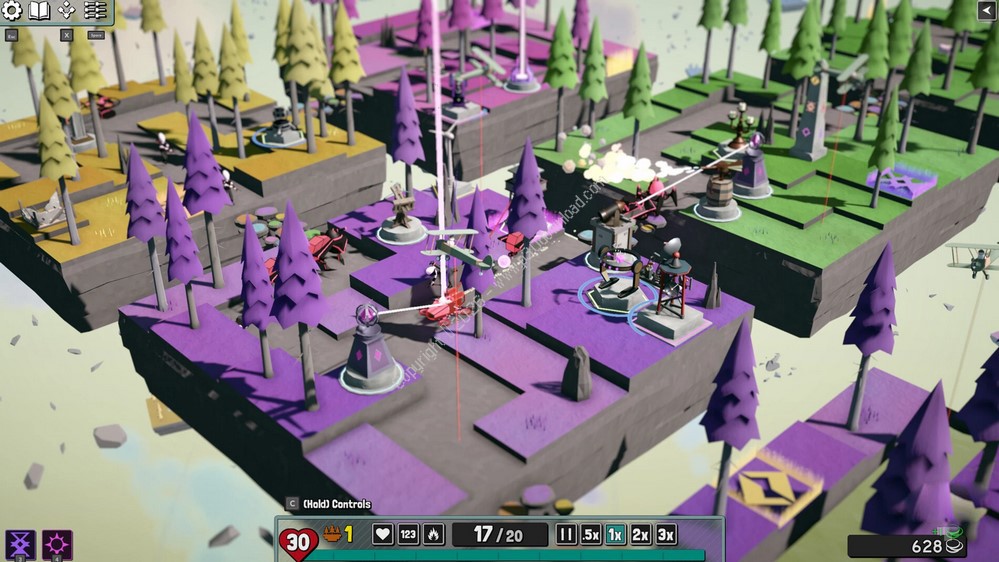The width and height of the screenshot is (999, 562).
Task: Collapse the panel with the top-right arrow
Action: (985, 10)
